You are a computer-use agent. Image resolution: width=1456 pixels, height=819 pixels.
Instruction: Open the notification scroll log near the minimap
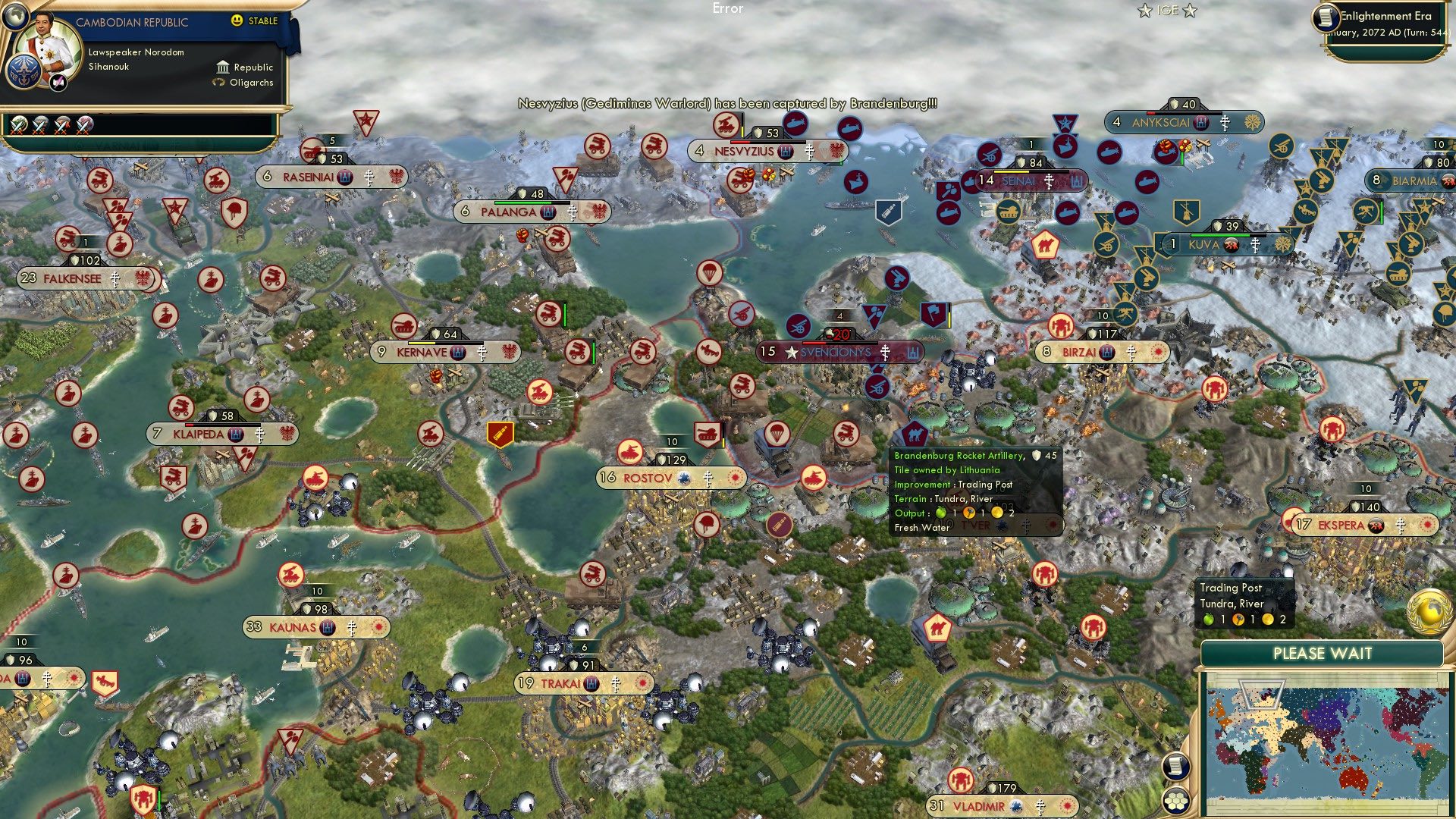1175,767
